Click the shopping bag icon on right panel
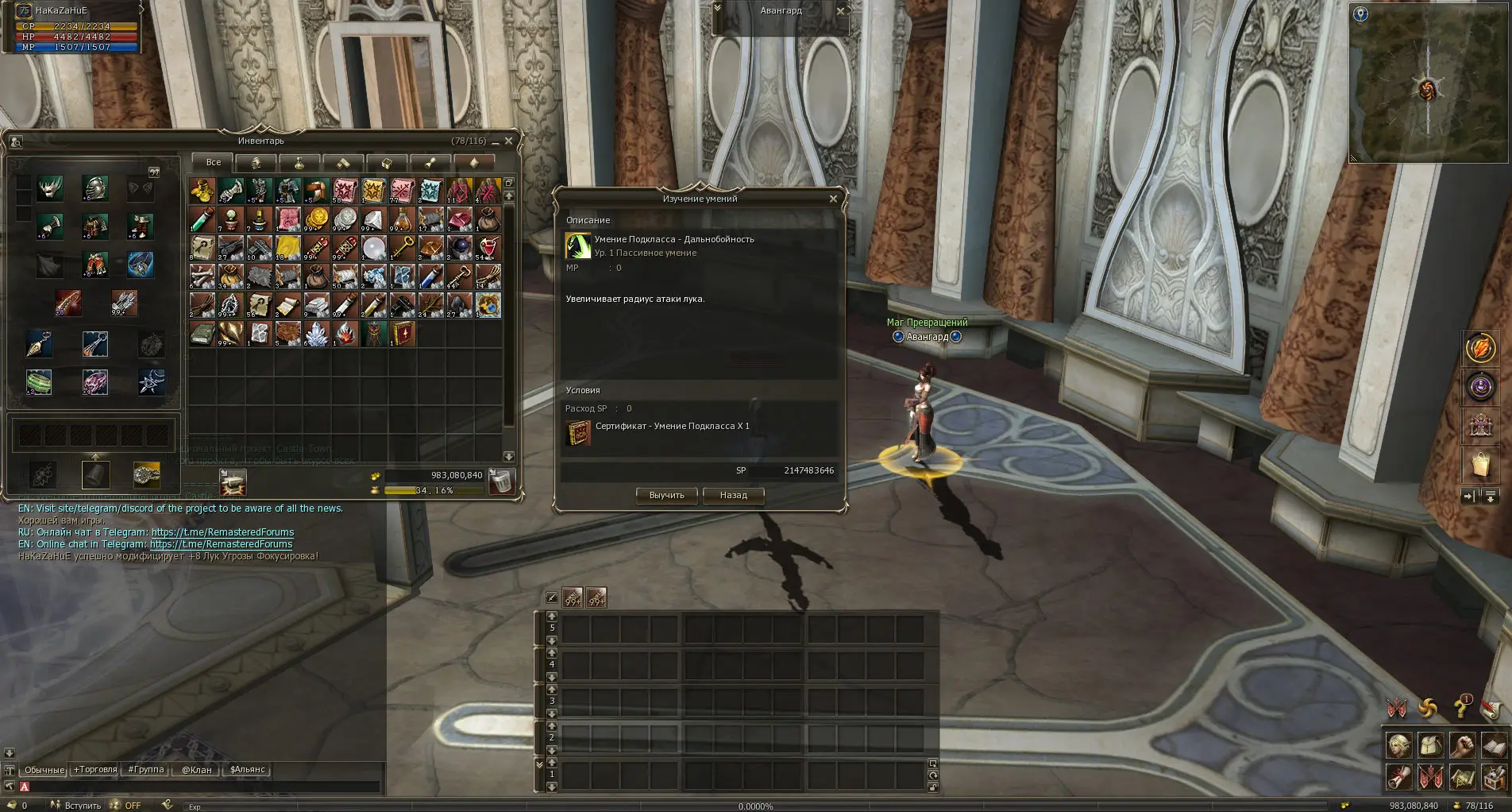 [x=1480, y=465]
